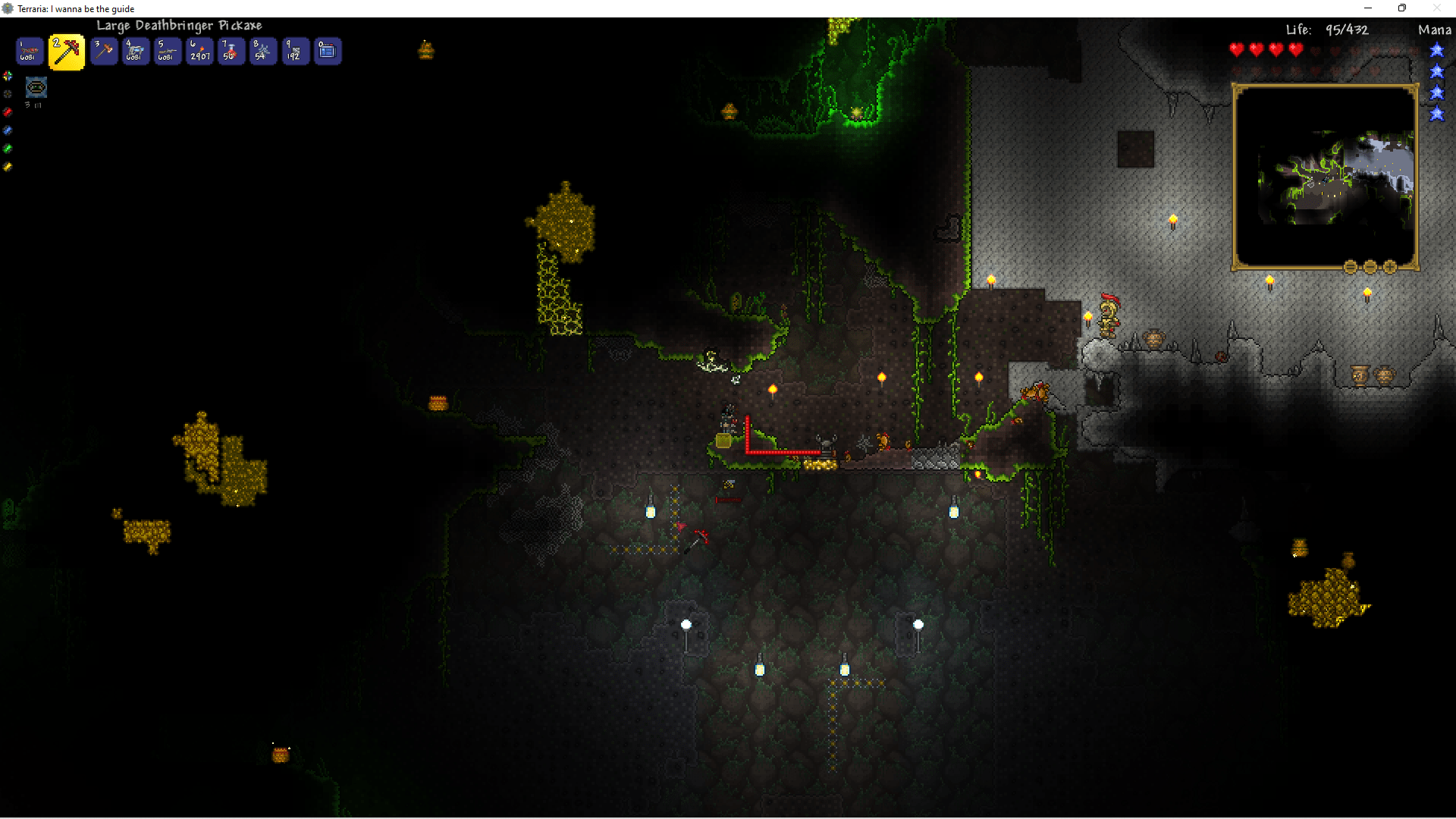Select the hammer in hotbar slot 3
1456x819 pixels.
[x=104, y=51]
